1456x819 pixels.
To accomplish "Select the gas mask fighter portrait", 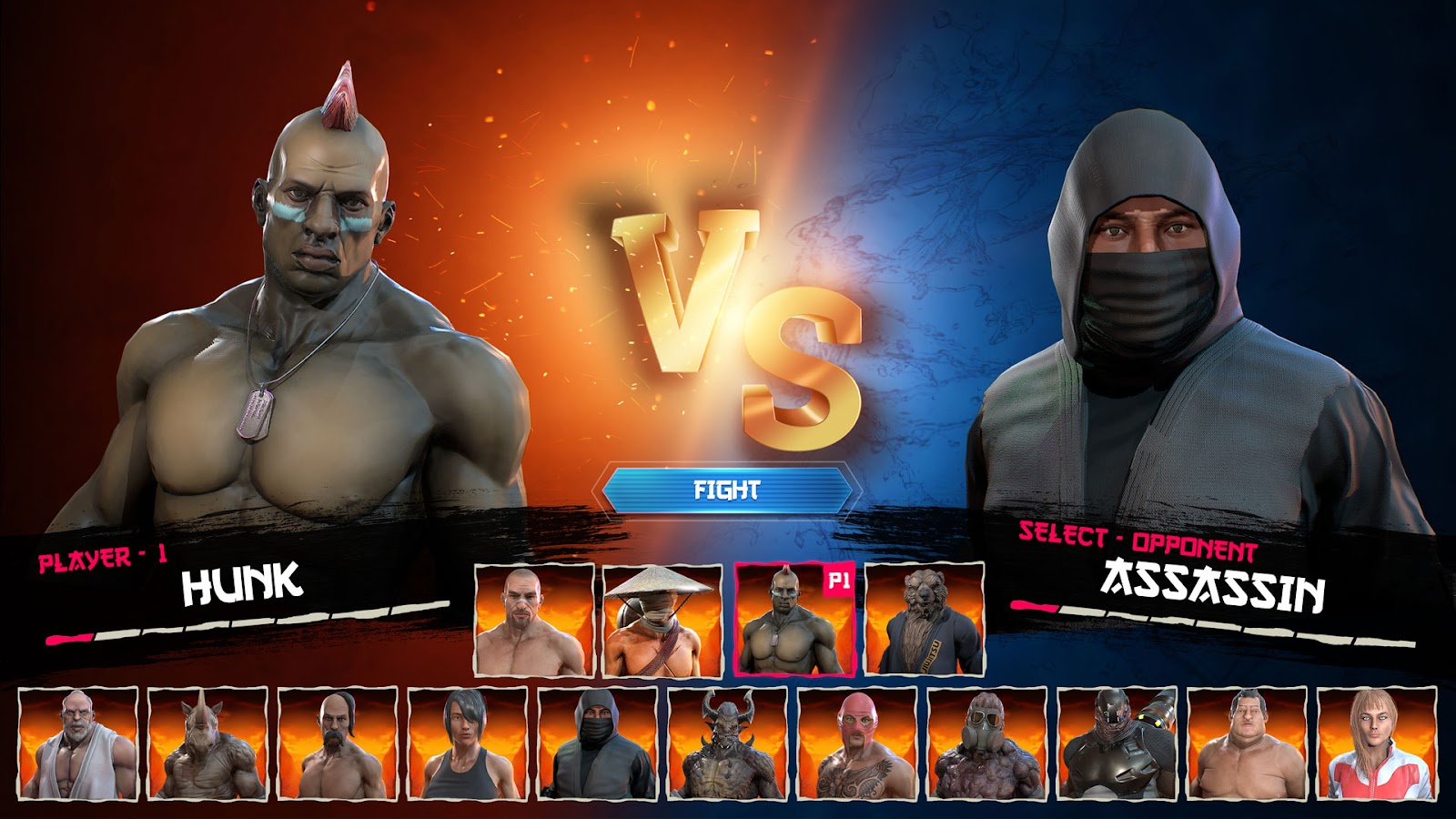I will (987, 744).
